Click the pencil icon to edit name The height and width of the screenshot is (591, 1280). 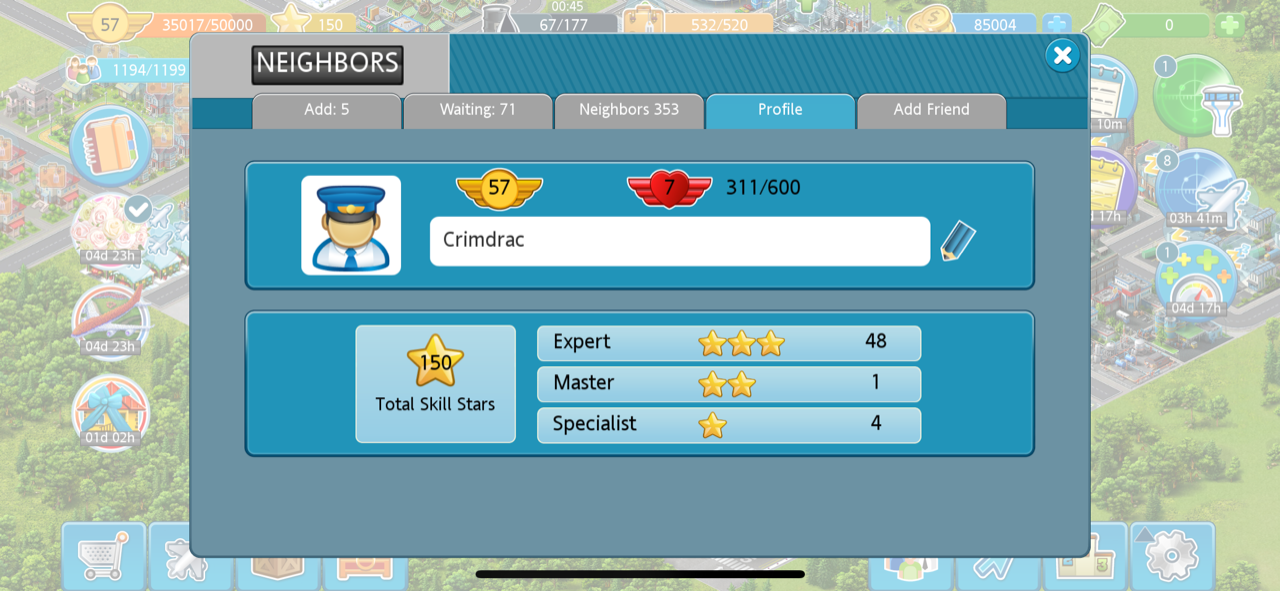click(x=957, y=241)
